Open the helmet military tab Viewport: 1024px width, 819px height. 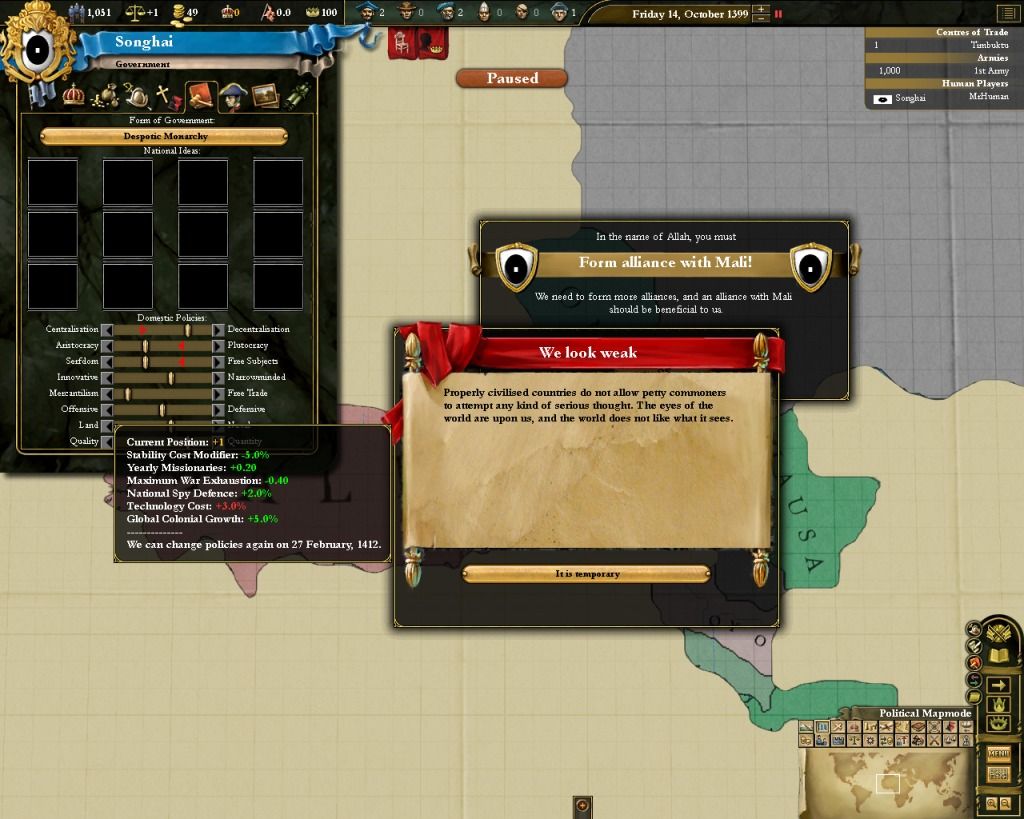pos(138,97)
